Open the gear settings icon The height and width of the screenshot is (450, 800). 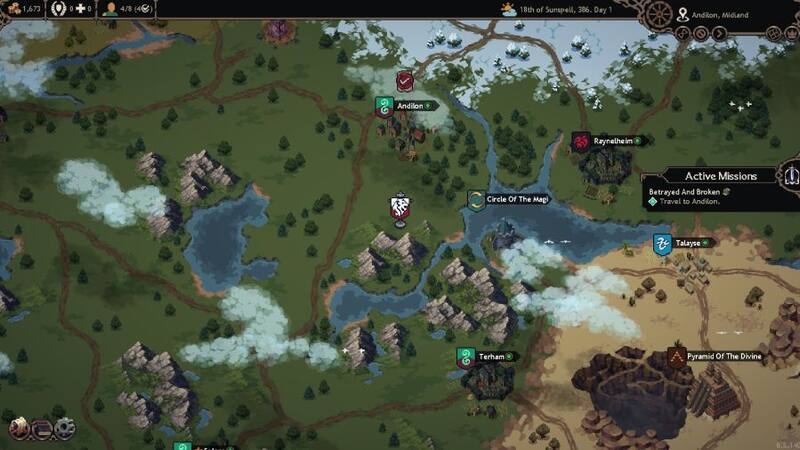pyautogui.click(x=66, y=429)
